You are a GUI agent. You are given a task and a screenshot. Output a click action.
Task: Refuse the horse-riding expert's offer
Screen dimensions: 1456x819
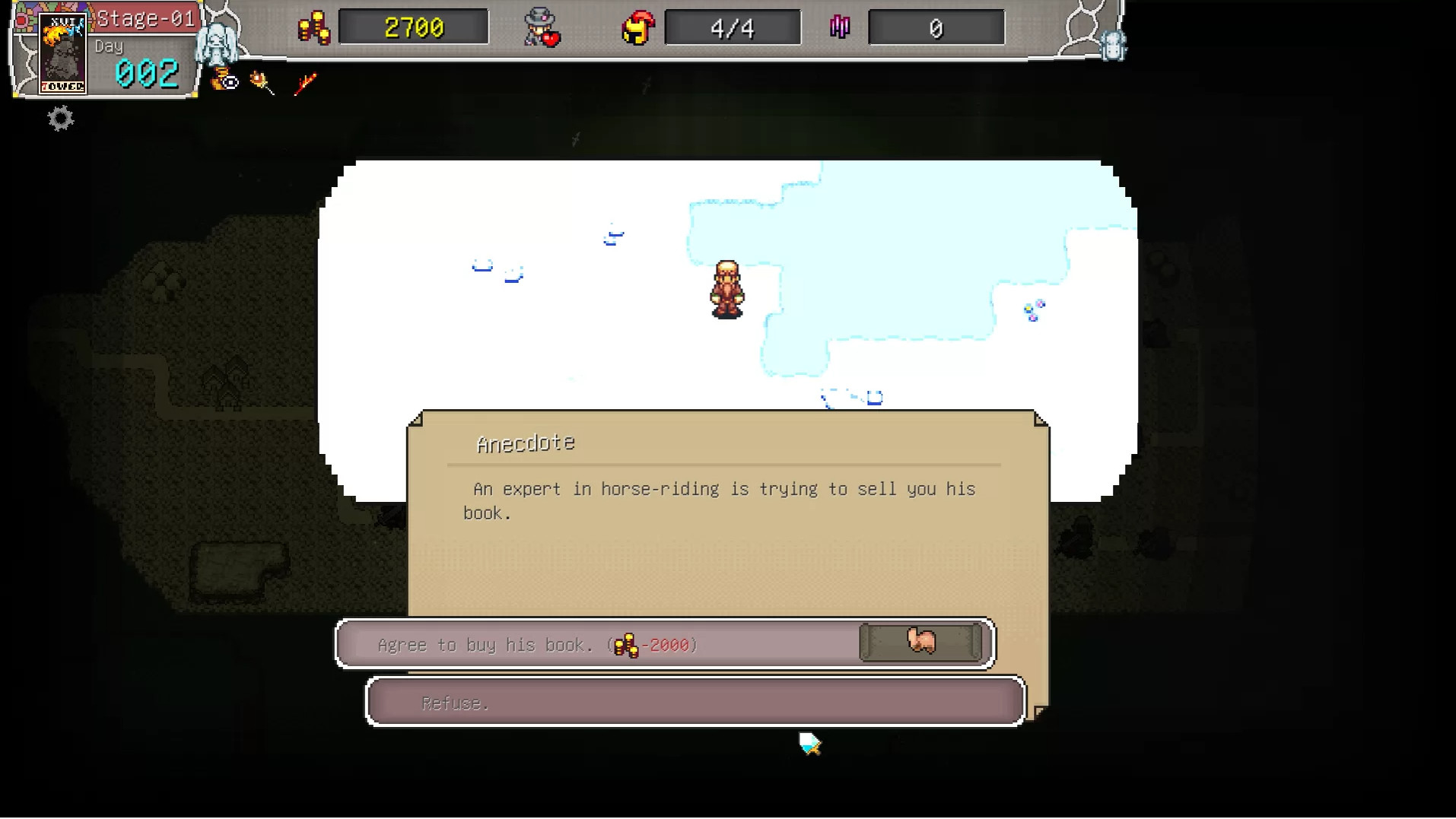click(695, 701)
